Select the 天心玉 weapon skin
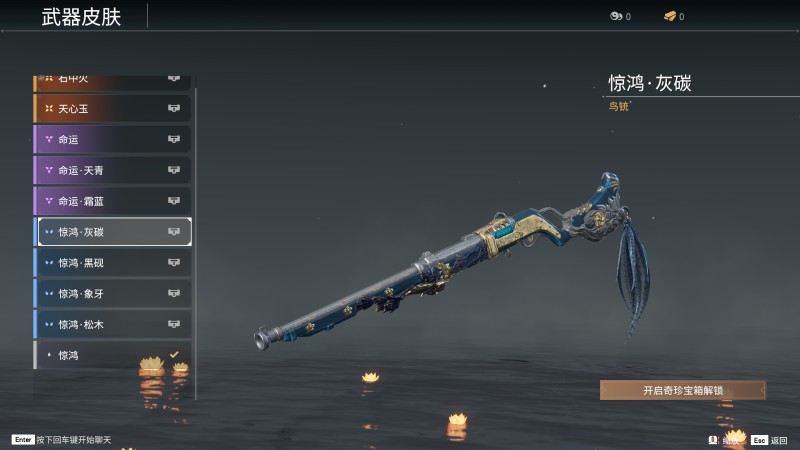This screenshot has width=800, height=450. pos(112,108)
